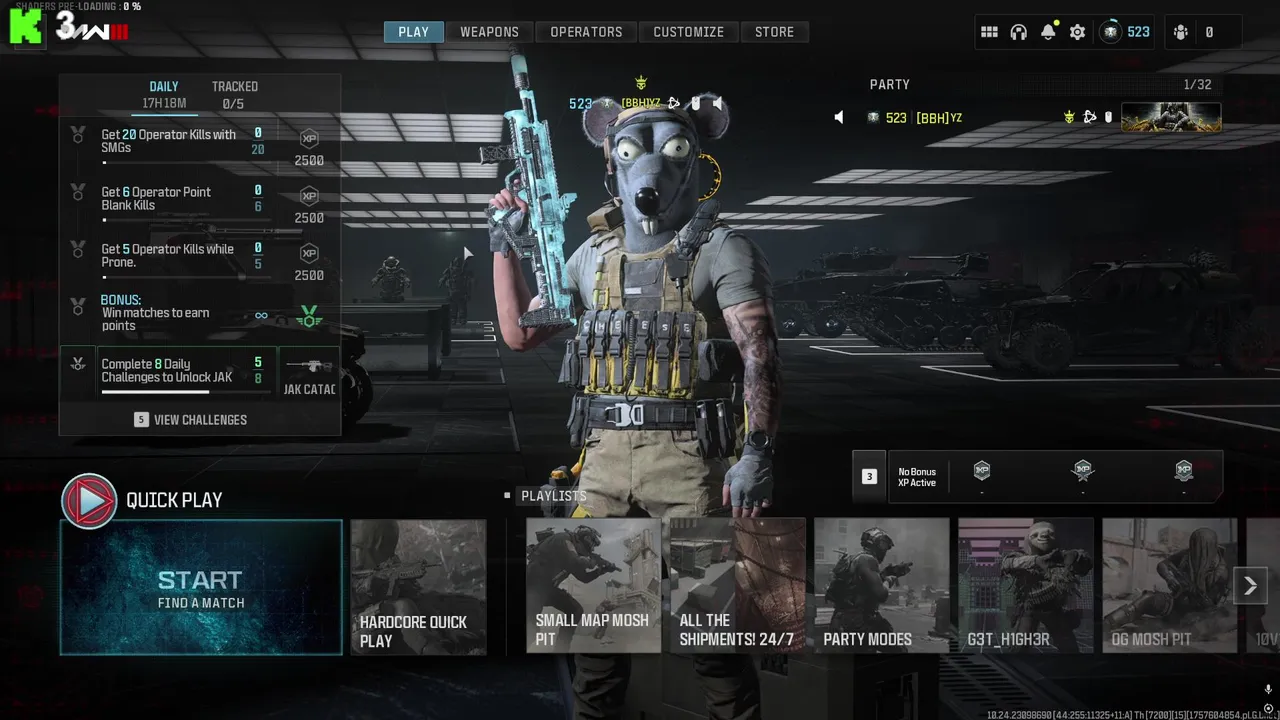Select the G3T_H1GH3R playlist tile
The height and width of the screenshot is (720, 1280).
[x=1025, y=586]
